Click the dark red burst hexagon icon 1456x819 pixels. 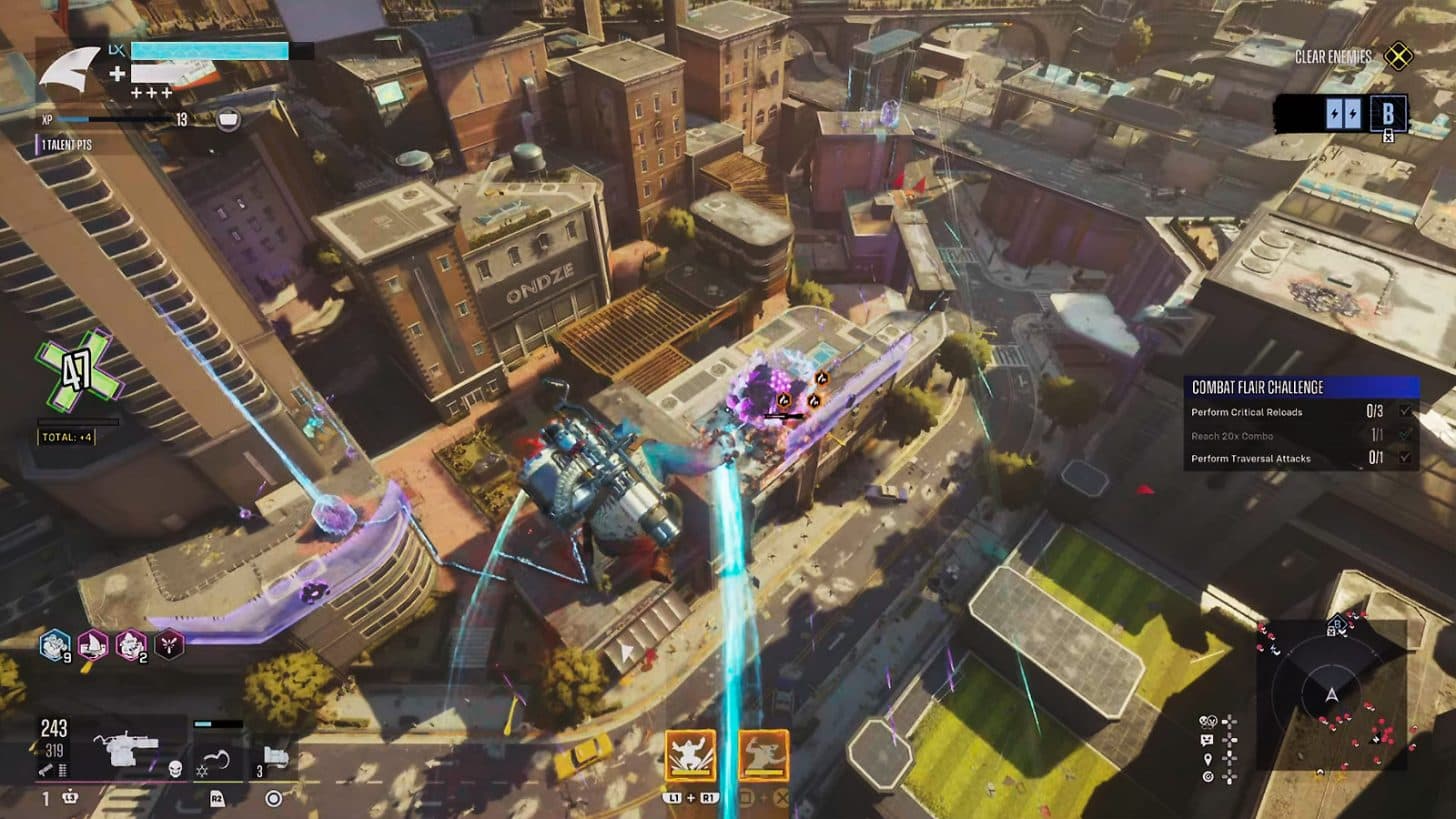click(169, 645)
